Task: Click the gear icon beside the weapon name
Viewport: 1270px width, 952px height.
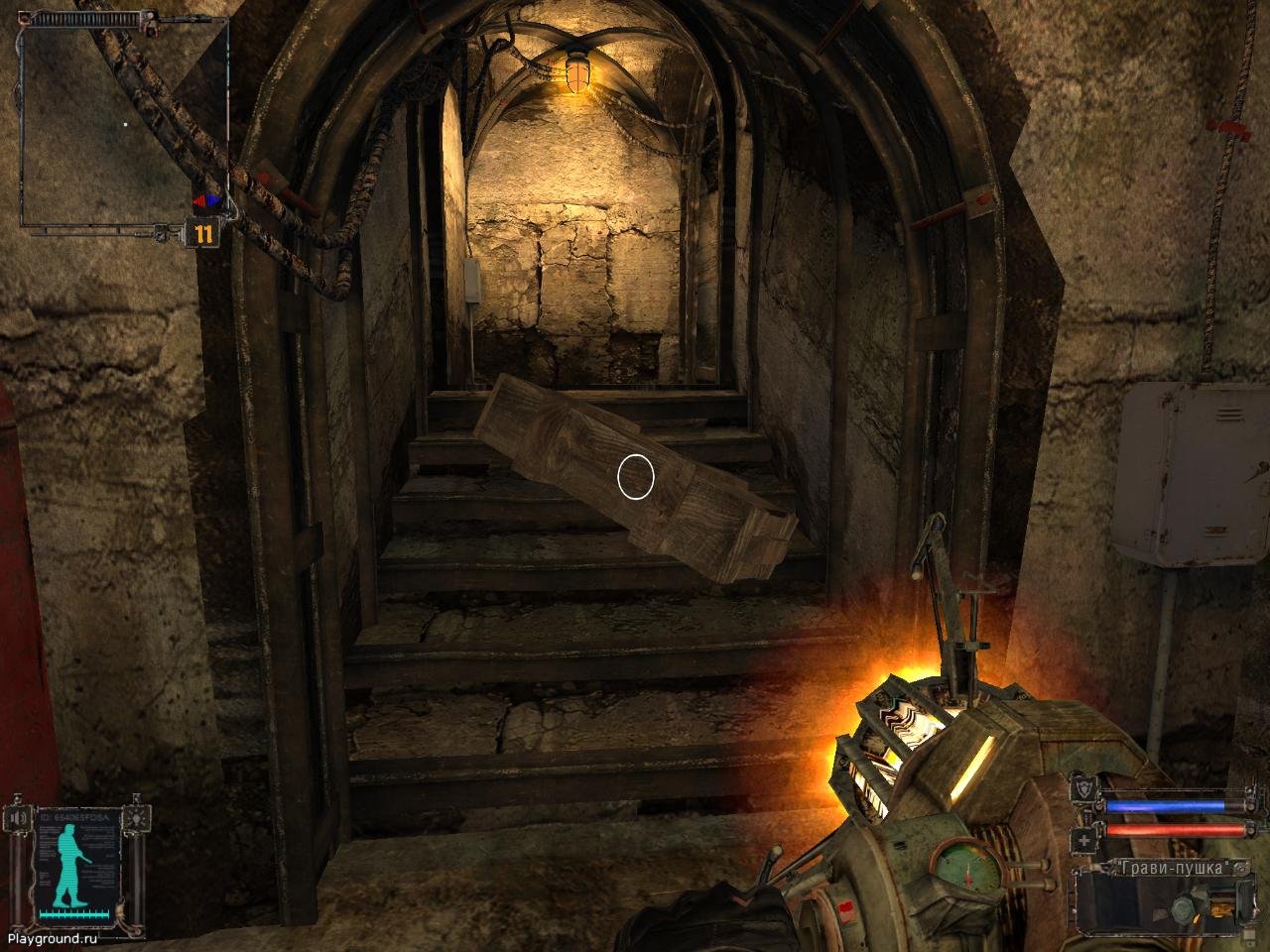Action: coord(1241,868)
